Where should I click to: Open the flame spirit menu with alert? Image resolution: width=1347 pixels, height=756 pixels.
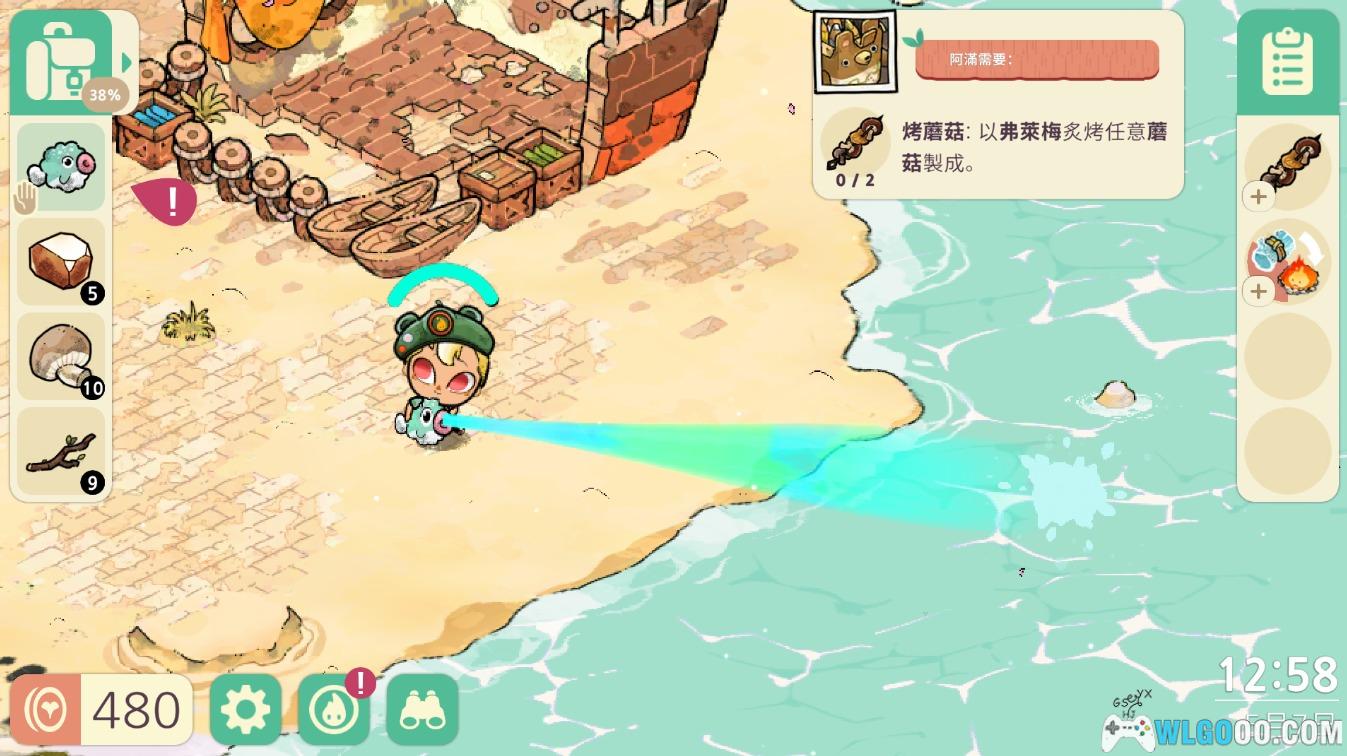pyautogui.click(x=334, y=707)
